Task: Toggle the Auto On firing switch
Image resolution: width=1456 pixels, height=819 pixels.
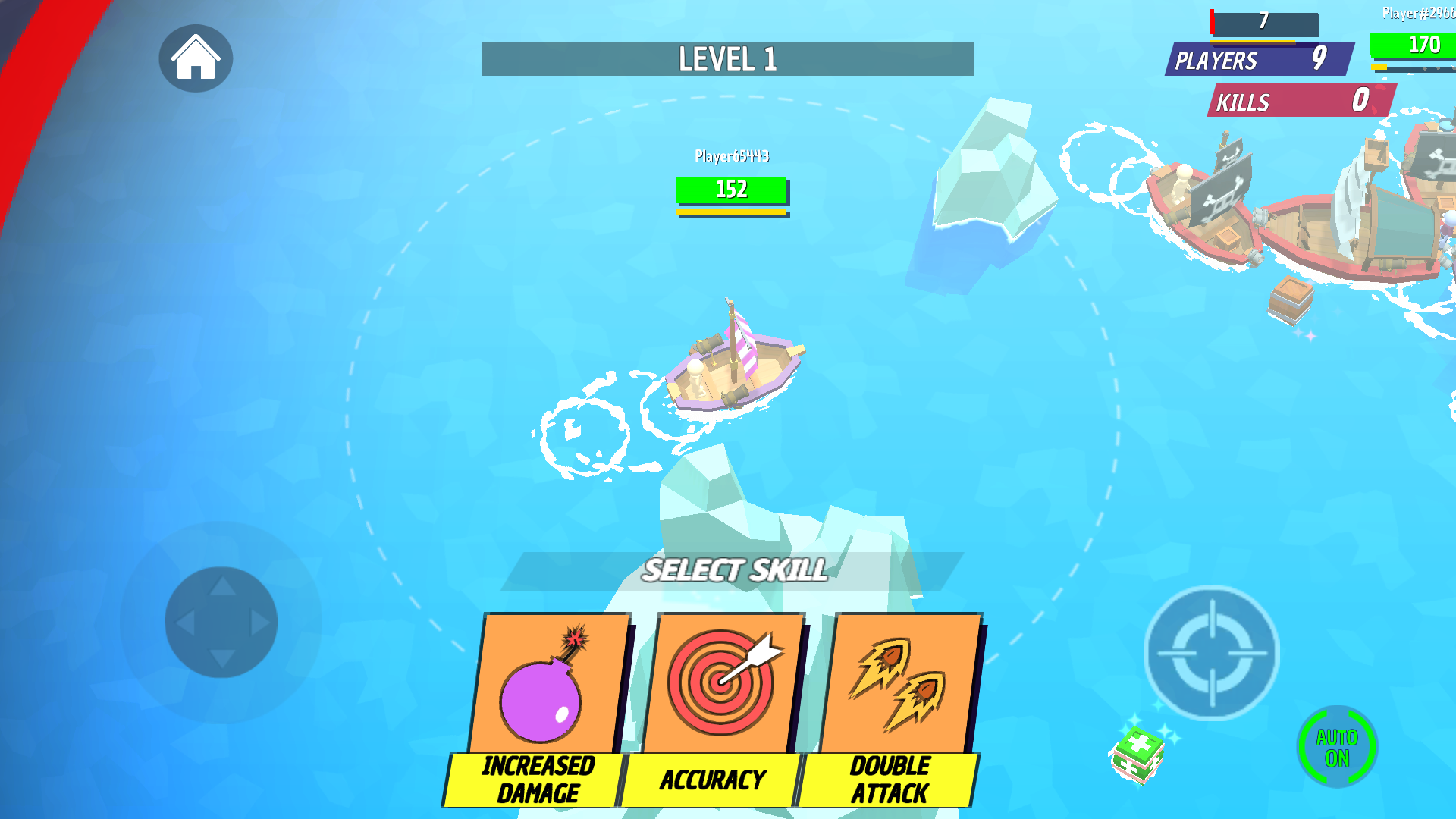Action: tap(1337, 747)
